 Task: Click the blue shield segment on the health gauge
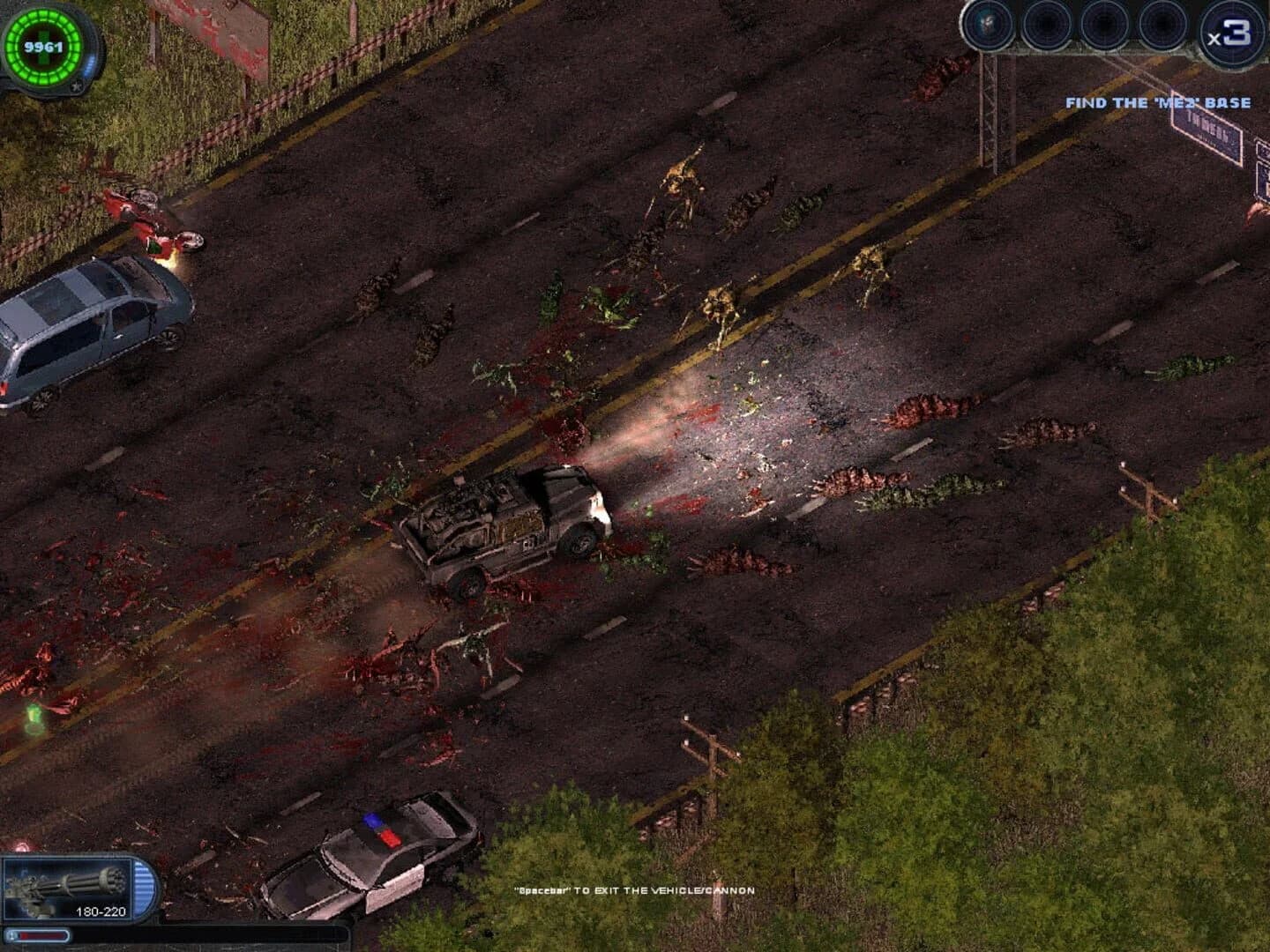pos(89,65)
